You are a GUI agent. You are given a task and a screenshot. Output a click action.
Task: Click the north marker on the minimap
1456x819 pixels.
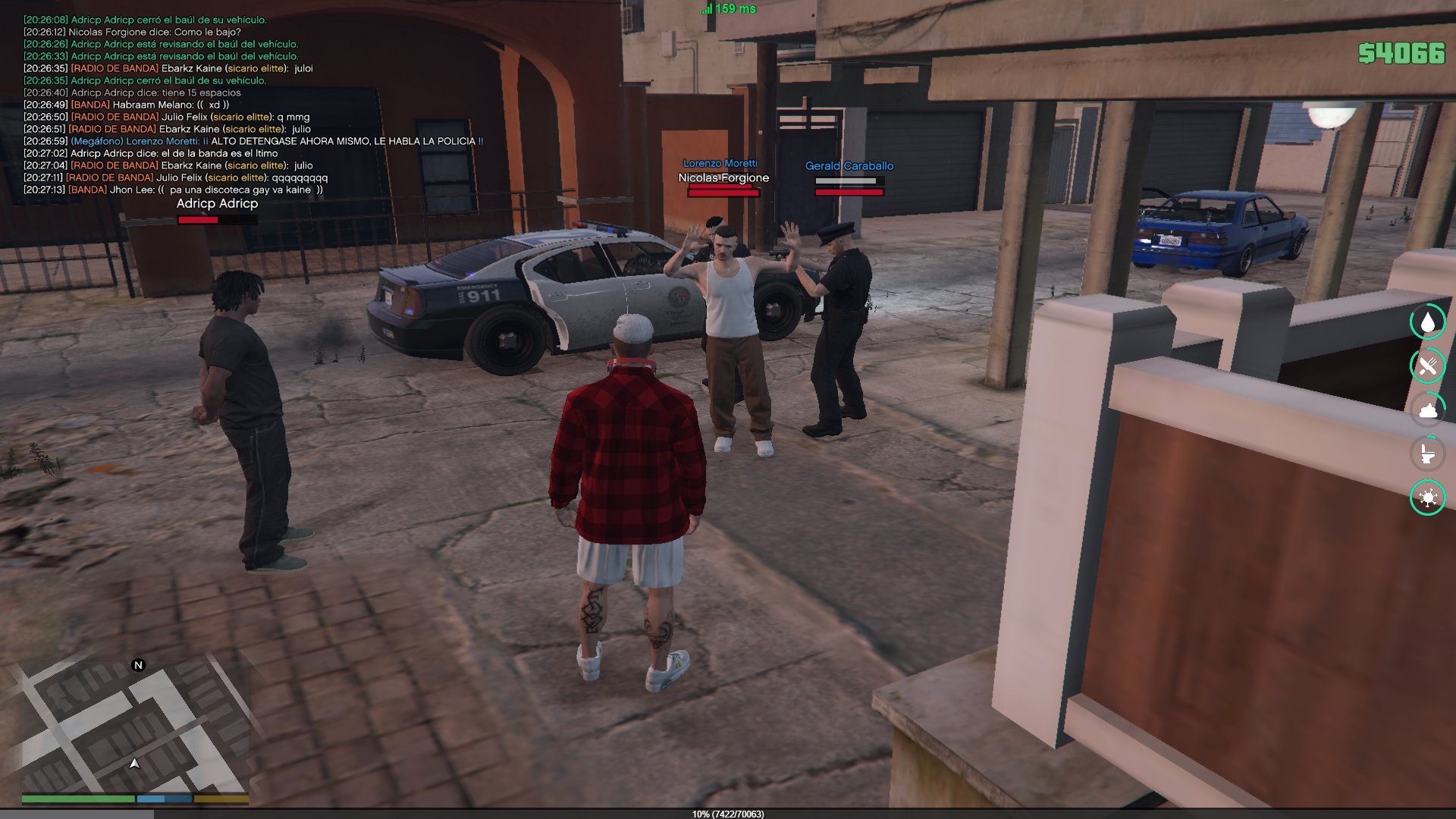click(138, 665)
